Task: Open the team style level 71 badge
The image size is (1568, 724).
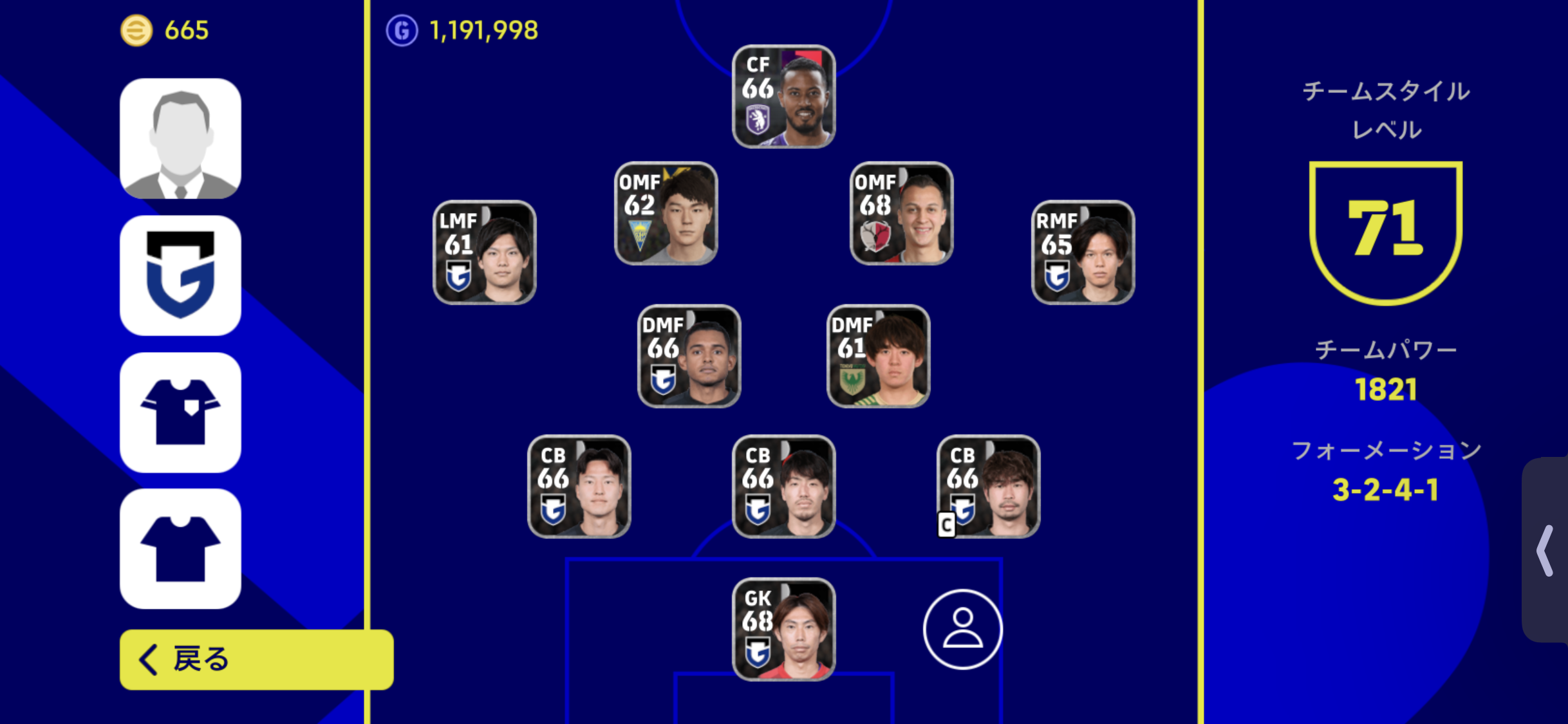Action: 1385,232
